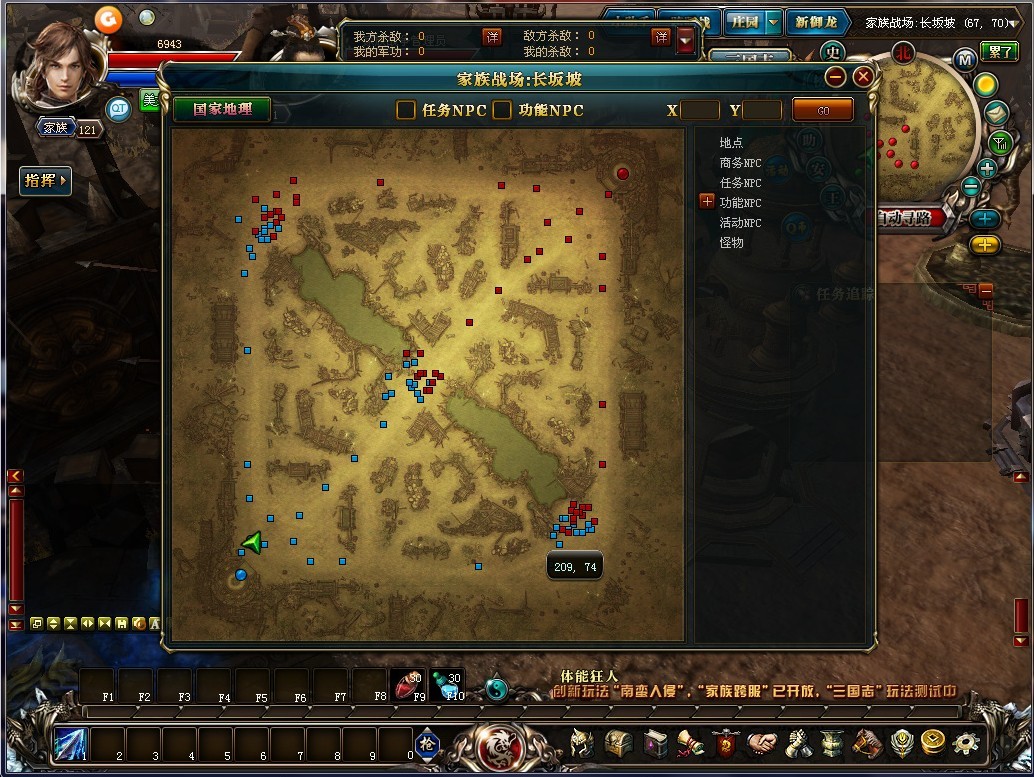Open the 国家地理 national map

(x=222, y=109)
